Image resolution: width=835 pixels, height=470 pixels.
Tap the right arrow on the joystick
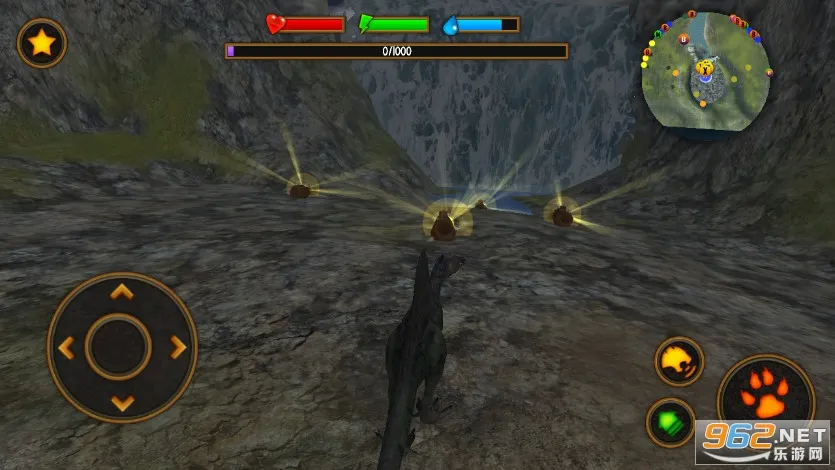(x=178, y=348)
